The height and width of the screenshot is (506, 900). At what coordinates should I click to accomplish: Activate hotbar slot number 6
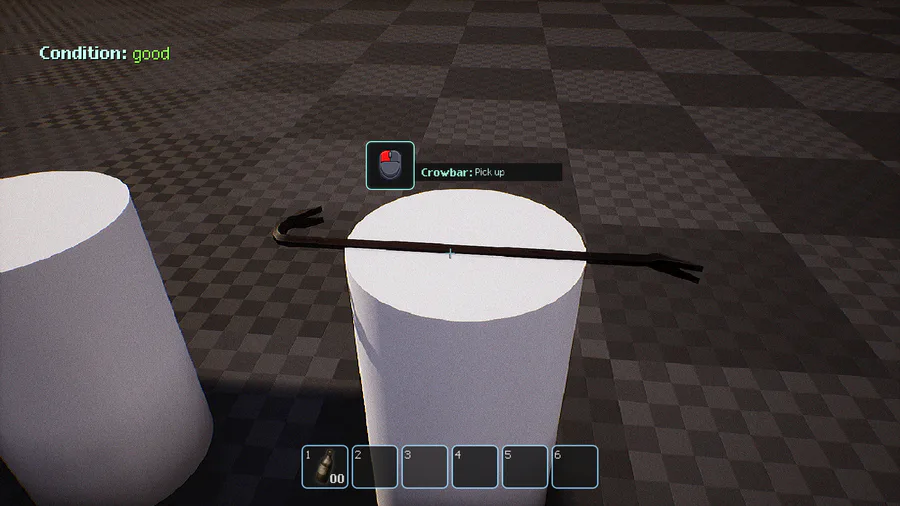tap(575, 467)
